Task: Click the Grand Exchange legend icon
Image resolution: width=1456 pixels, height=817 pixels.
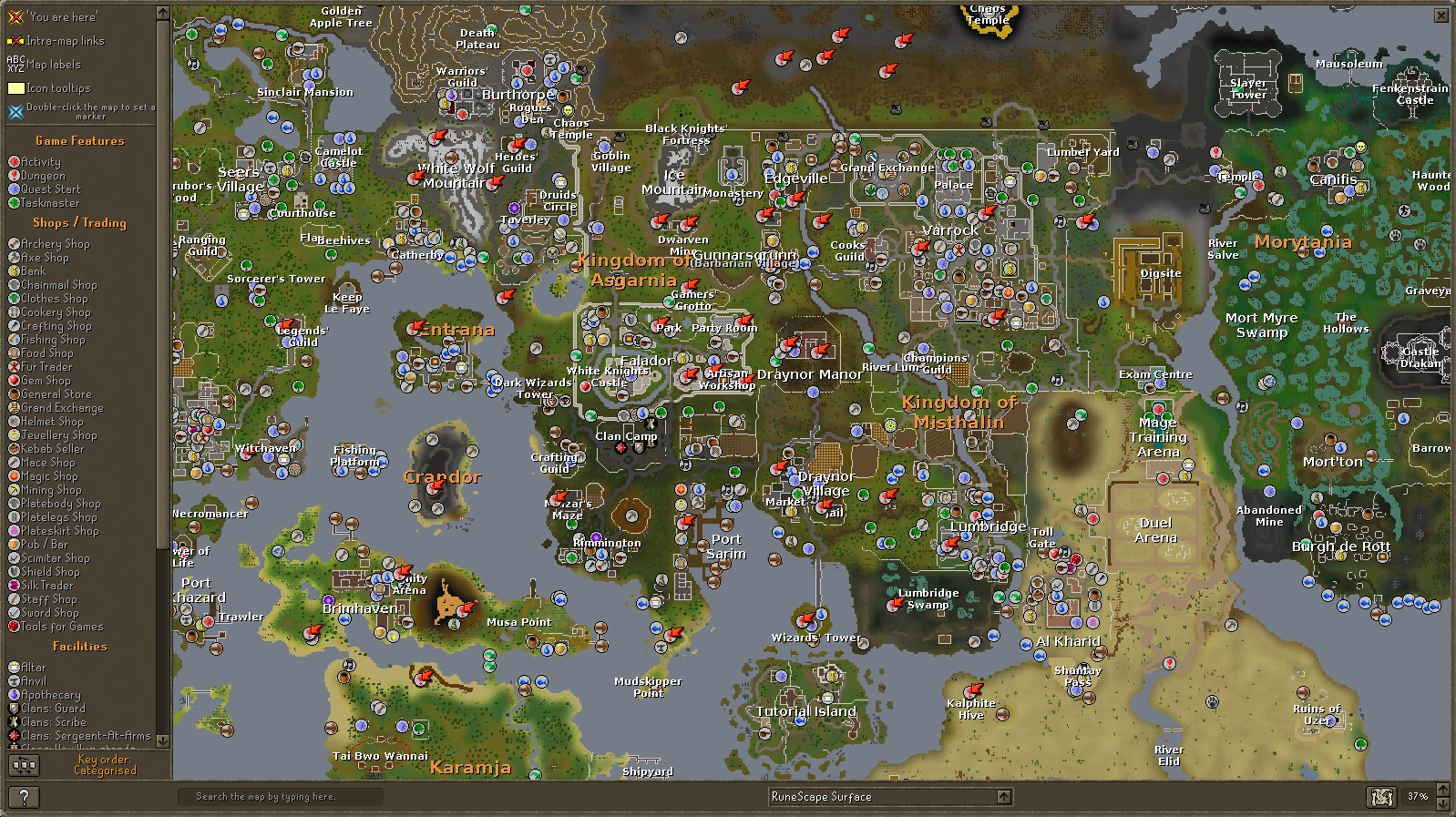Action: 15,407
